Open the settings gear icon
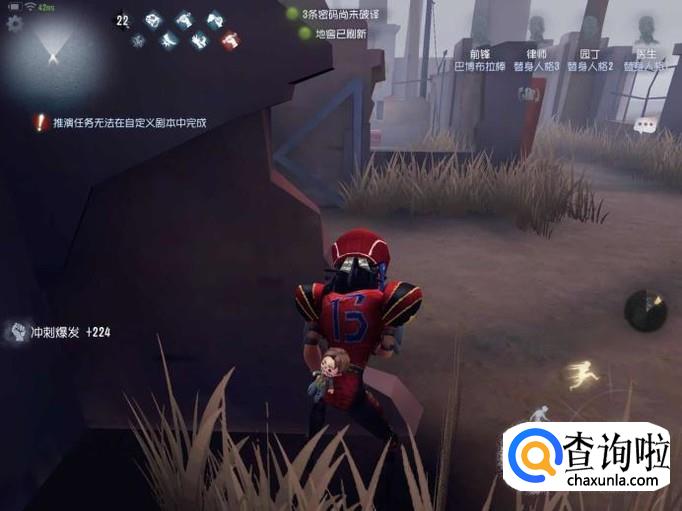 [14, 22]
